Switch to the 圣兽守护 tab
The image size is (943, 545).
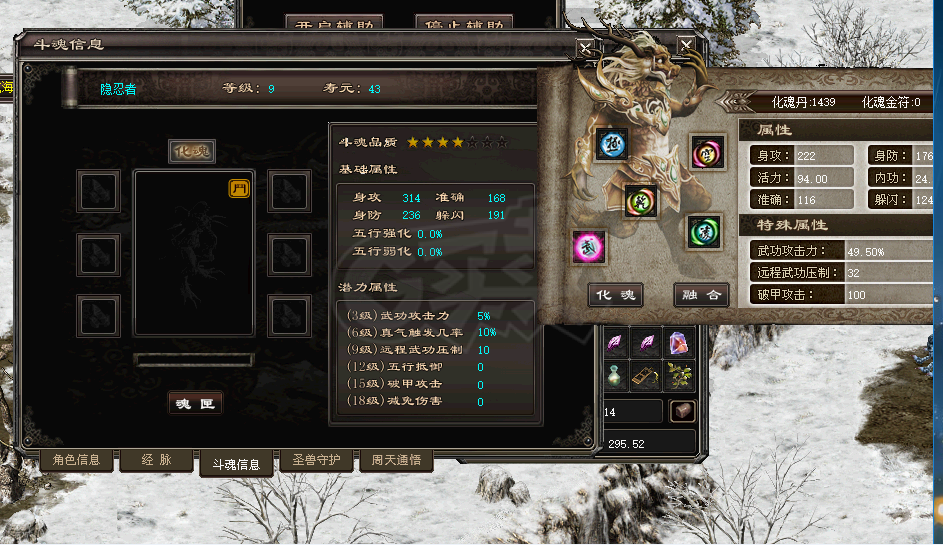pos(316,460)
